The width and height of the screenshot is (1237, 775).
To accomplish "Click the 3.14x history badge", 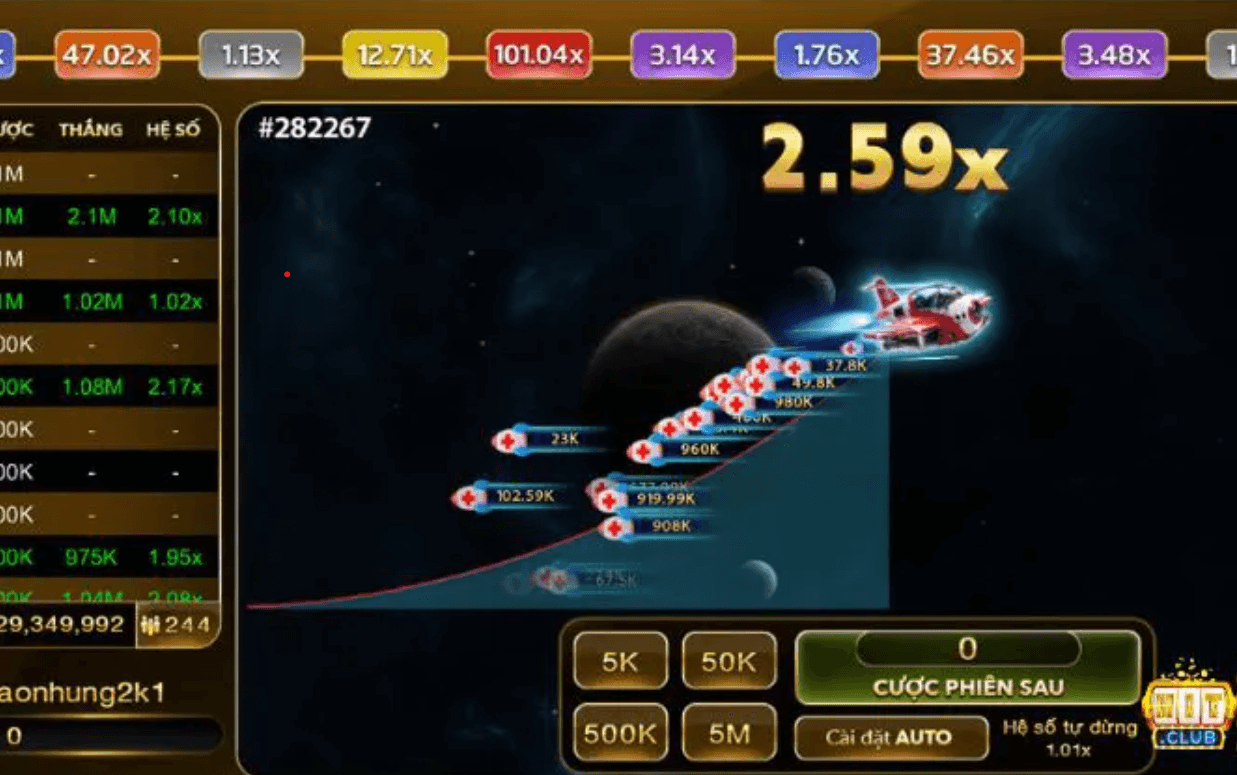I will coord(683,55).
